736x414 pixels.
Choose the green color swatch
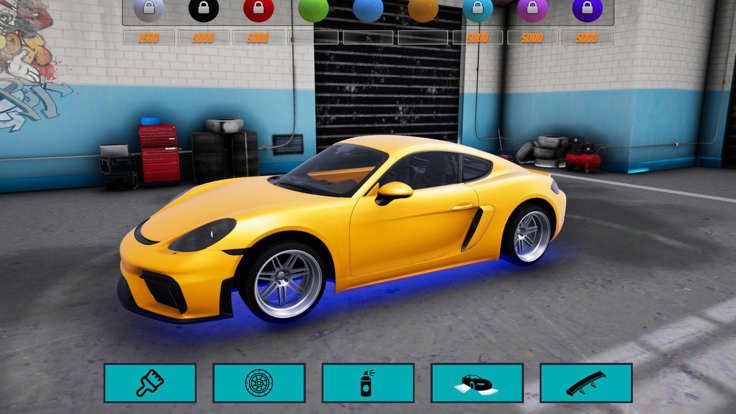pyautogui.click(x=313, y=10)
